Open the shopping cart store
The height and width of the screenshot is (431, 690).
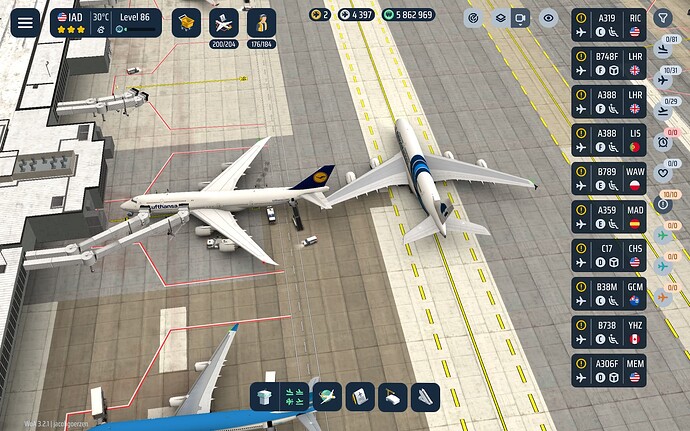[x=186, y=22]
